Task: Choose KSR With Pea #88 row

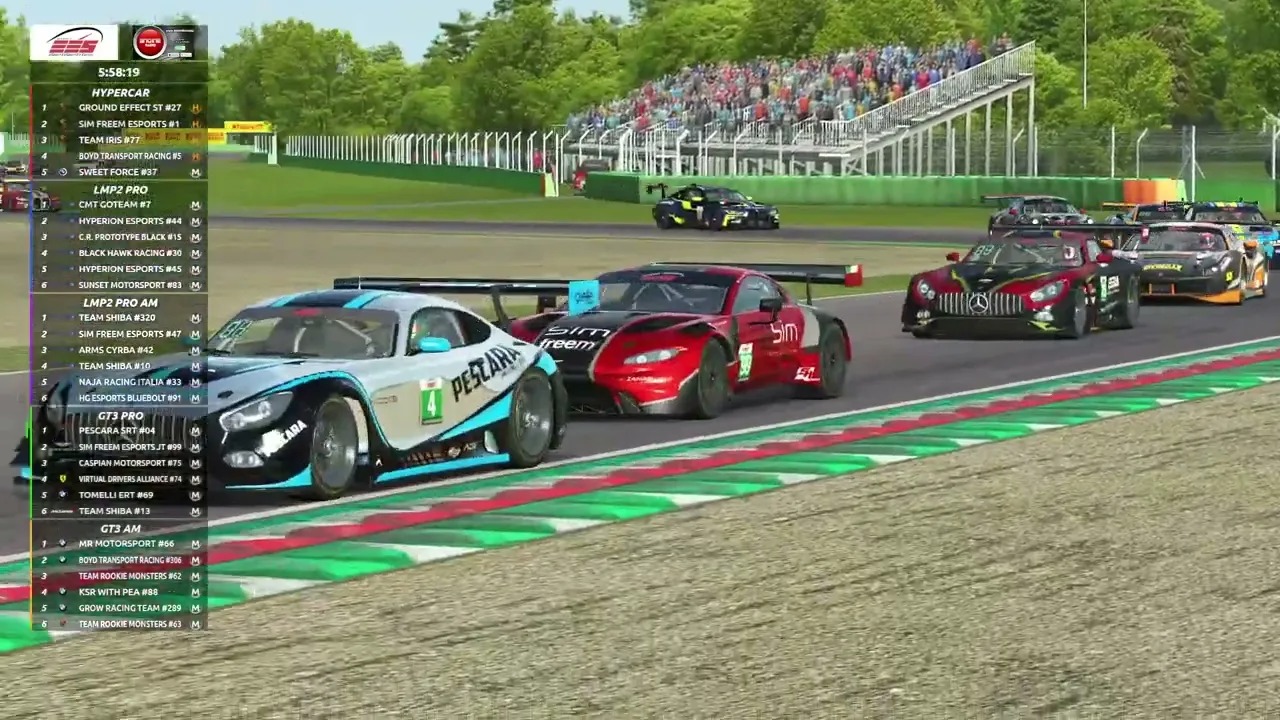Action: click(x=120, y=592)
